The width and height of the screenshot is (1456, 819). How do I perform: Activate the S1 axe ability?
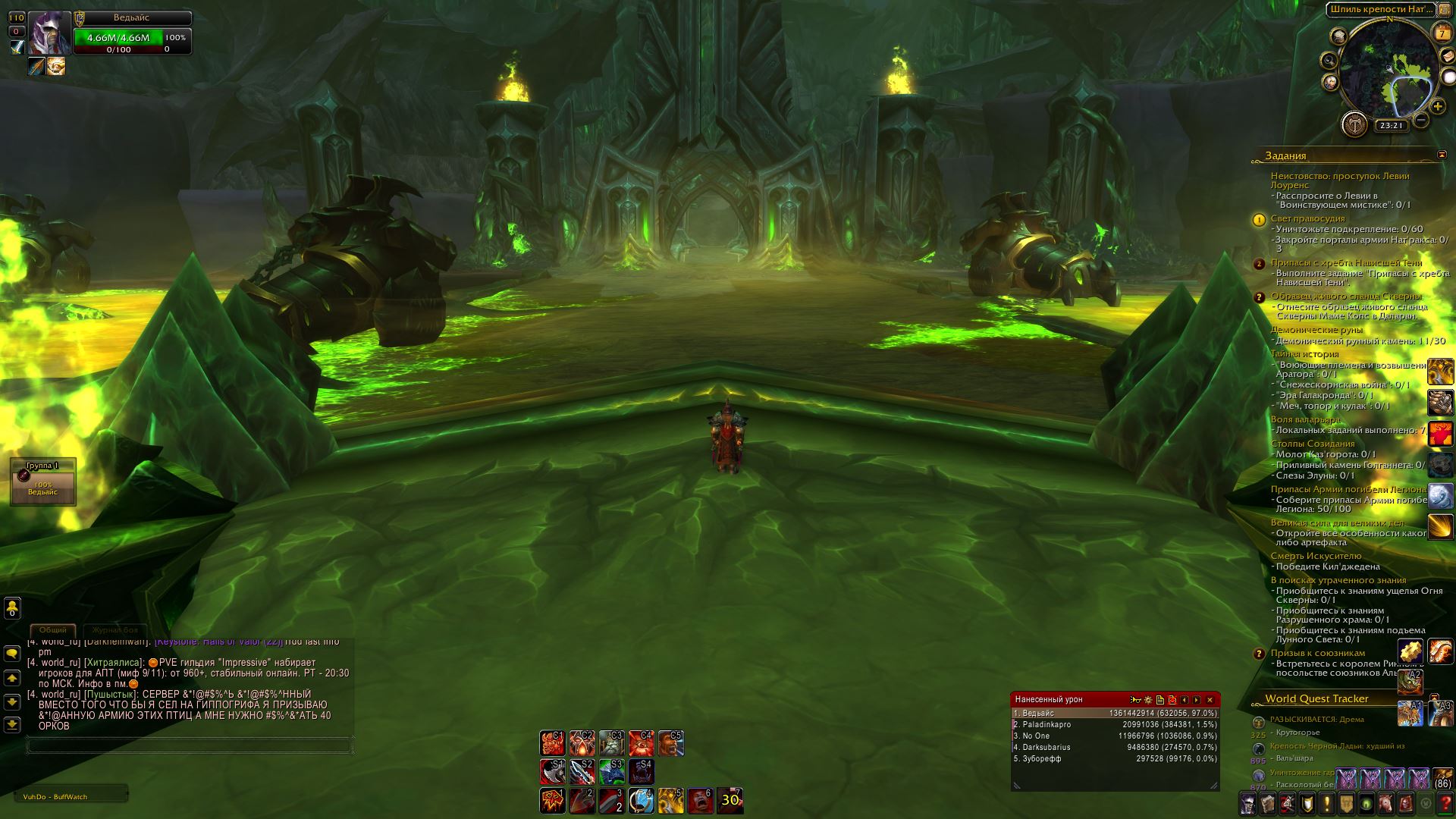[552, 772]
